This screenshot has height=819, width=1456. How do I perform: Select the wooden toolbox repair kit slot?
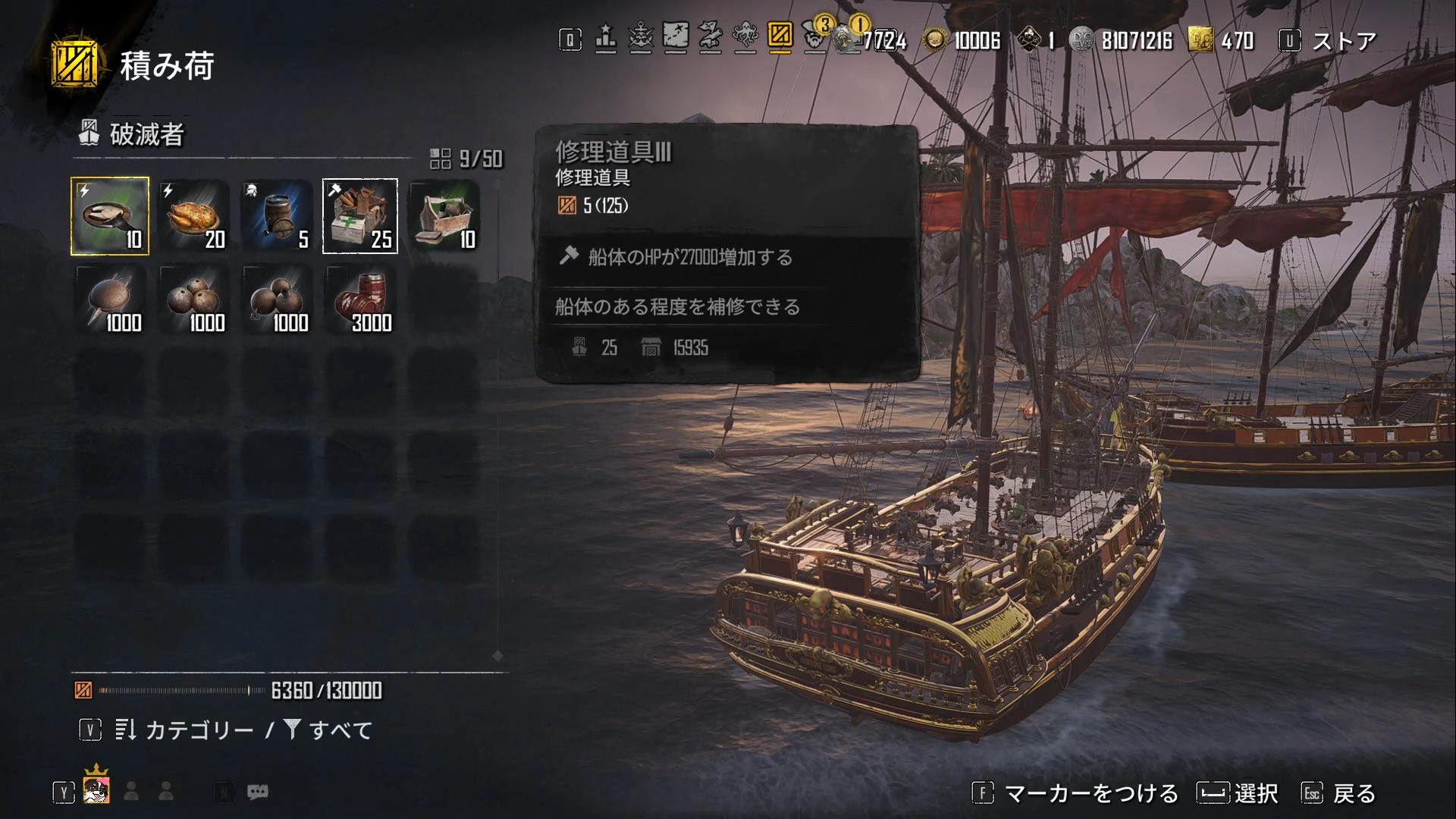click(444, 216)
